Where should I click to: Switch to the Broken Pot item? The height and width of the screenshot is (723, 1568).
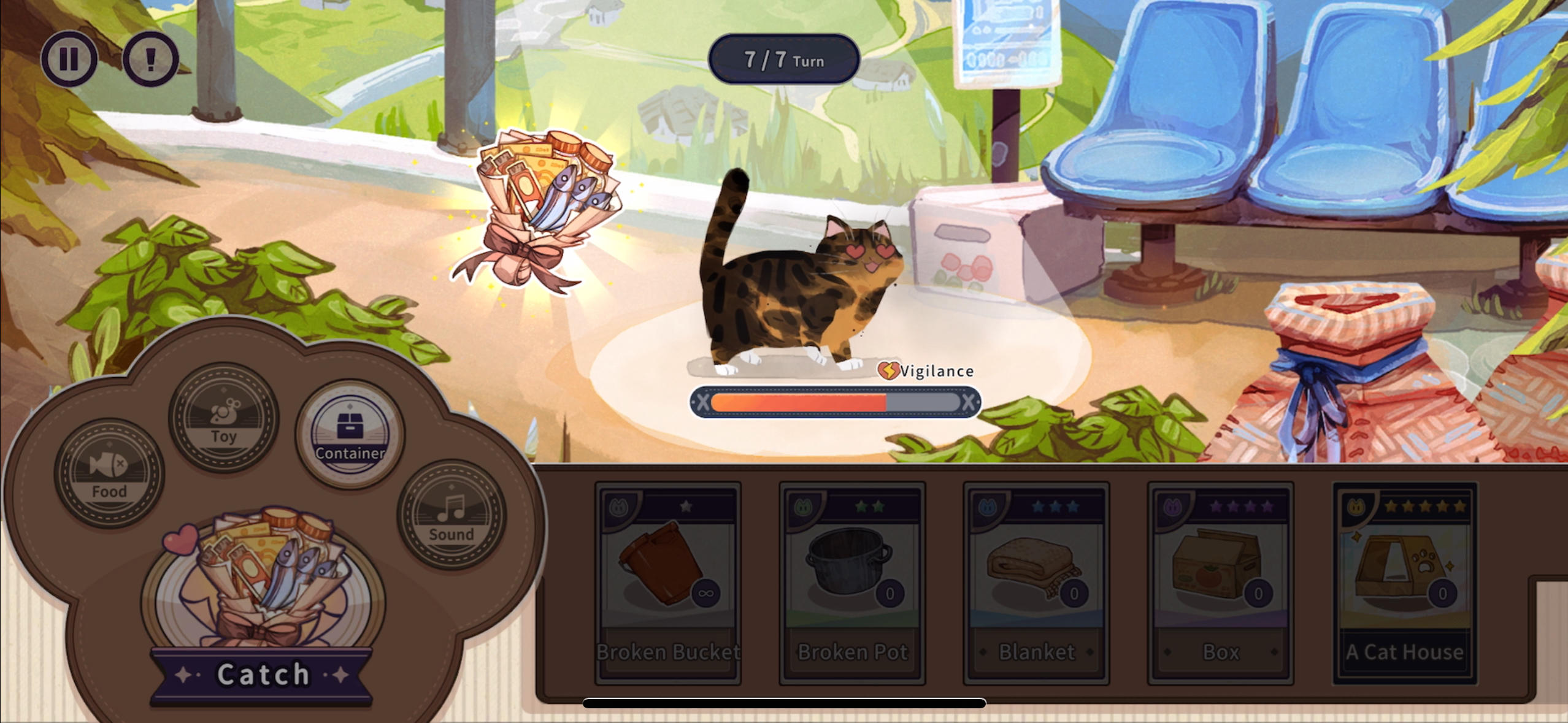pos(850,583)
